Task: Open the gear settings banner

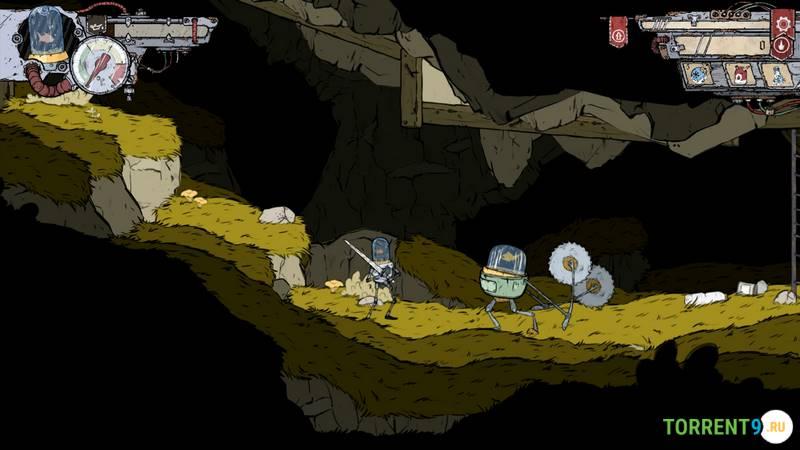Action: point(783,21)
